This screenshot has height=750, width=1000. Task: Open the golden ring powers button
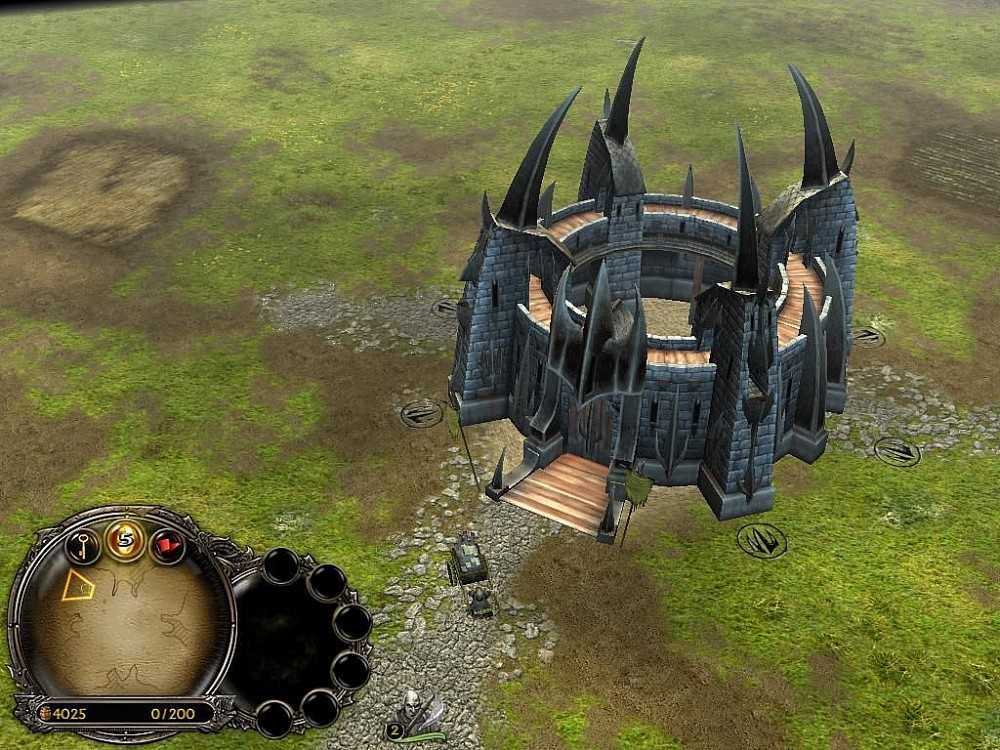click(x=125, y=541)
